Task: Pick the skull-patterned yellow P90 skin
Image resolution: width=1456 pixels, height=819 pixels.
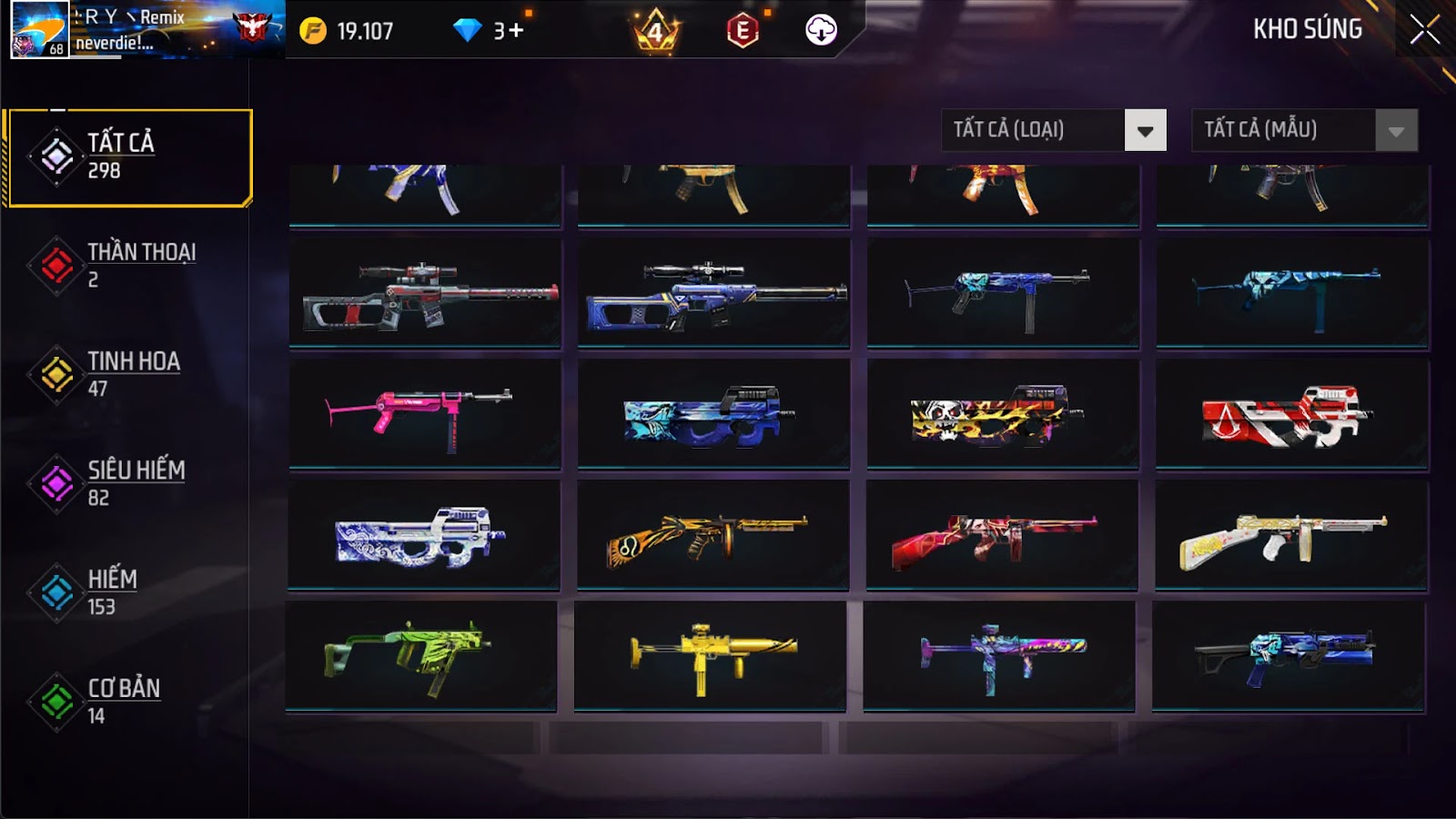Action: [x=1002, y=414]
